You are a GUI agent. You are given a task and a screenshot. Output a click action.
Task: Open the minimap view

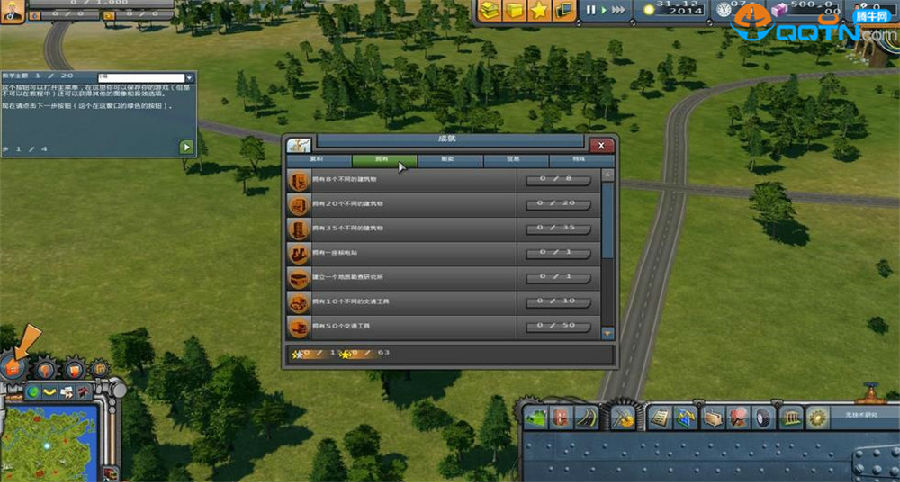pyautogui.click(x=48, y=440)
